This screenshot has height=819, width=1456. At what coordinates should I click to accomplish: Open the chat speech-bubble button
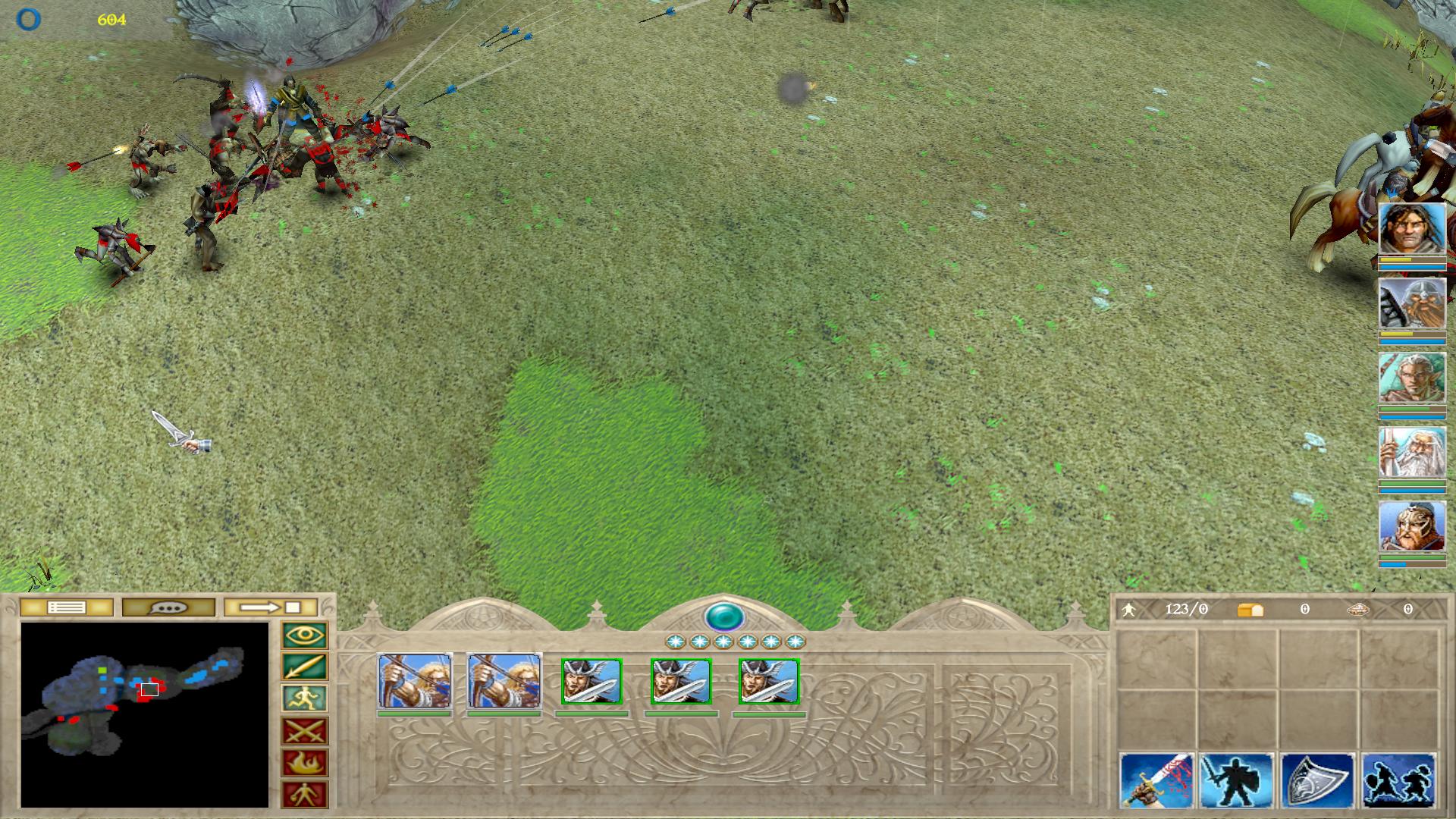click(x=168, y=607)
